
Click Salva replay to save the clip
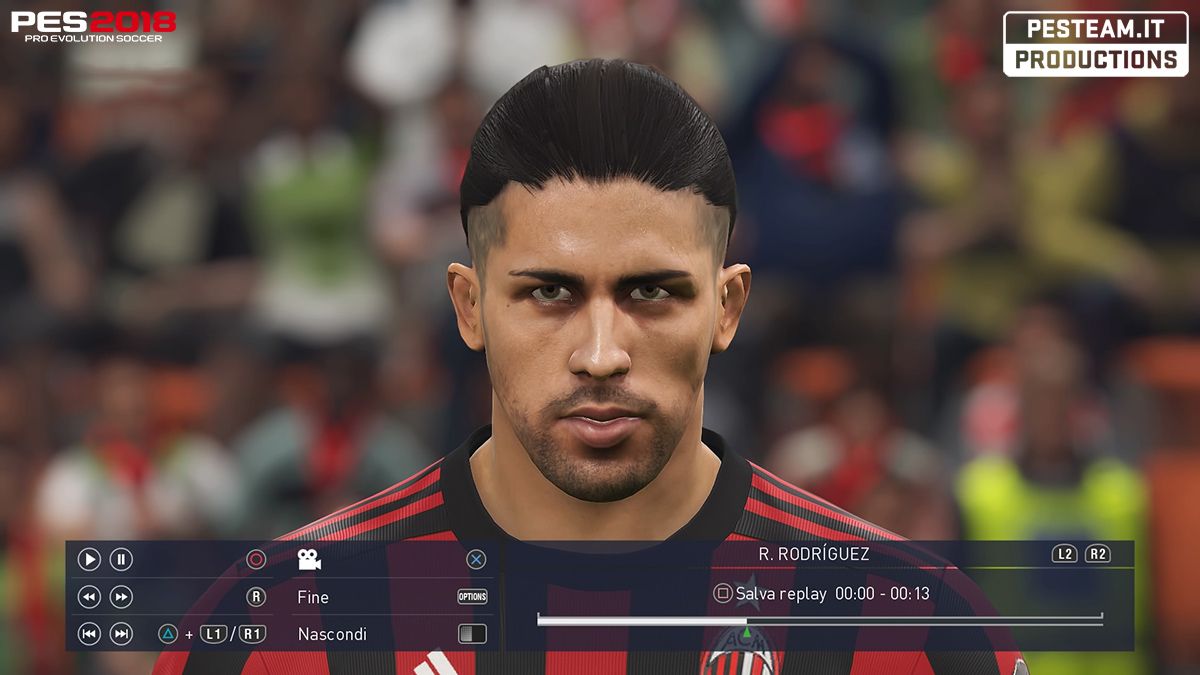pyautogui.click(x=780, y=594)
